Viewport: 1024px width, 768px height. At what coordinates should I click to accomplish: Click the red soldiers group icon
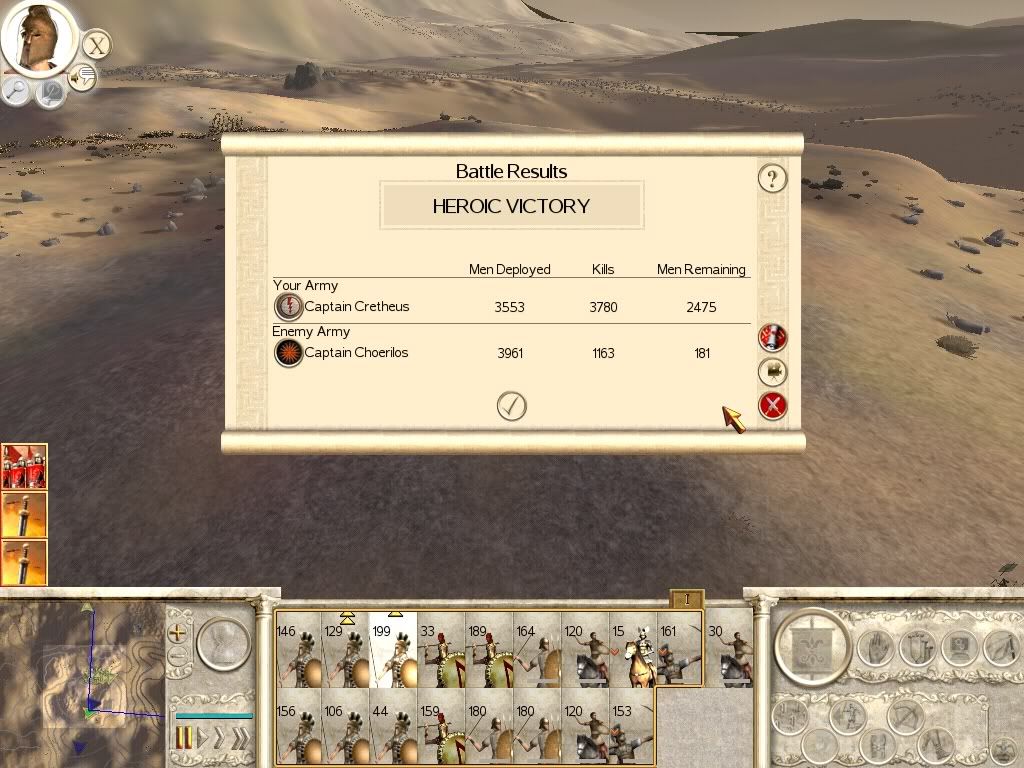(24, 467)
